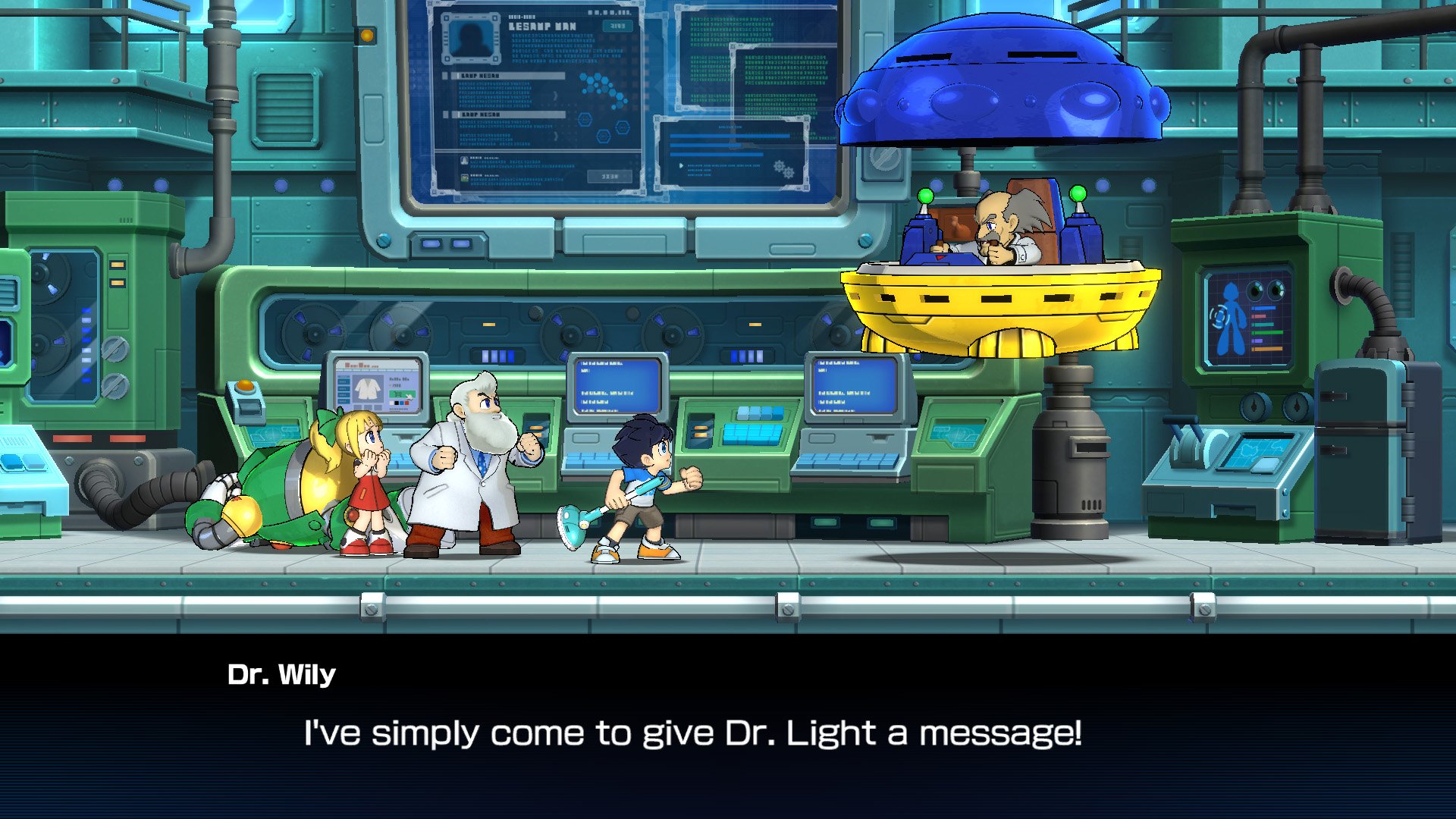The width and height of the screenshot is (1456, 819).
Task: Select the LESAMP MAN header on the big monitor
Action: pos(542,26)
